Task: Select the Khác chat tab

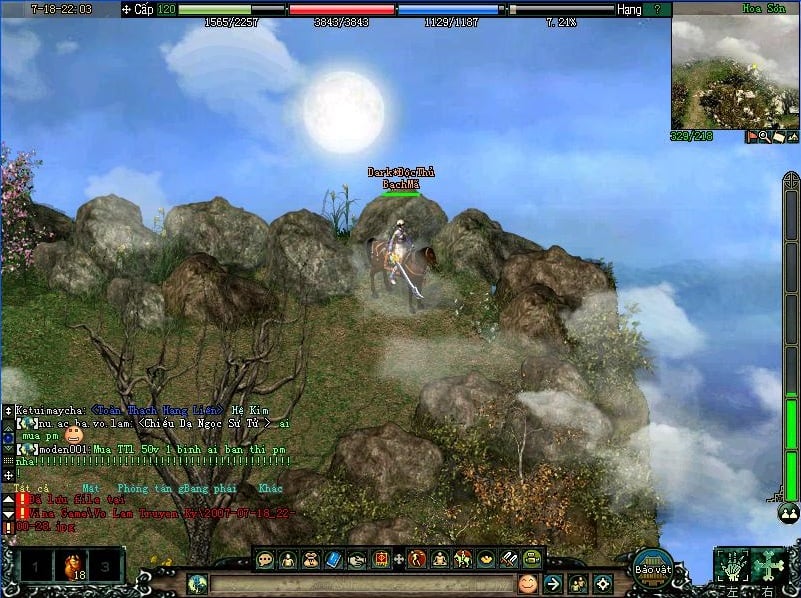Action: tap(270, 488)
